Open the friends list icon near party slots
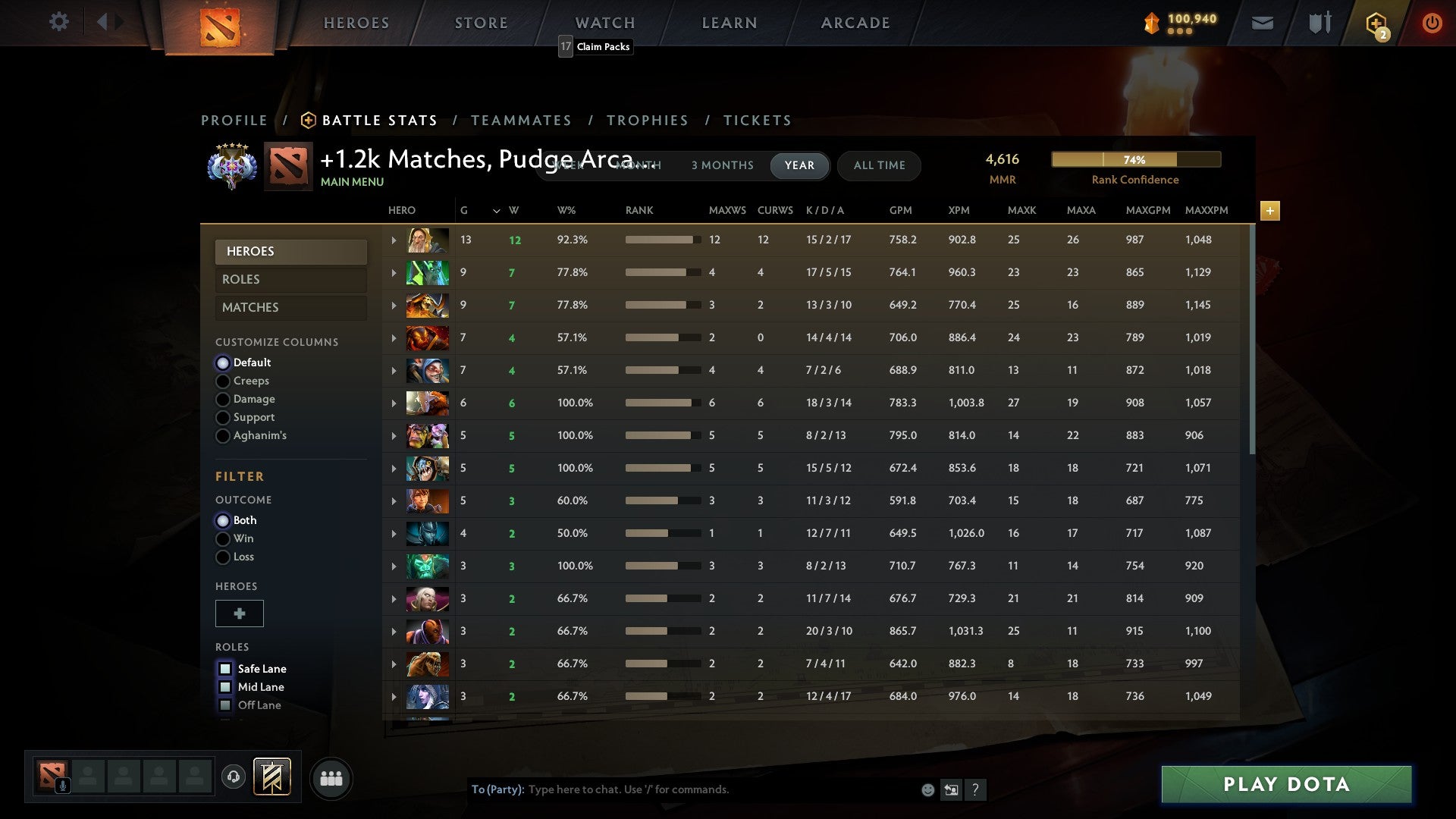1456x819 pixels. (x=331, y=777)
